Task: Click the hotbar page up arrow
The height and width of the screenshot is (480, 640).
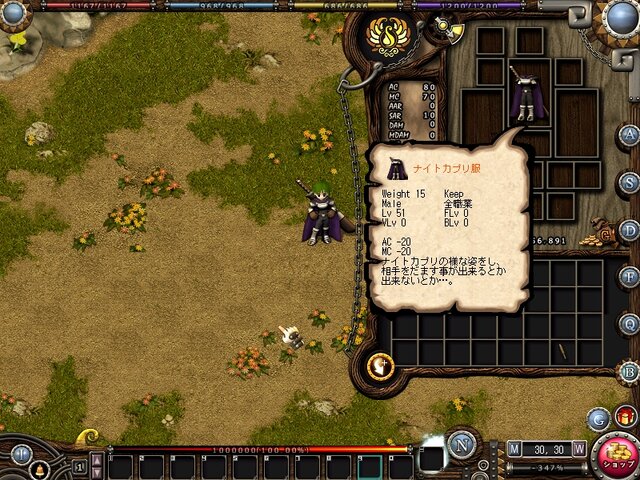Action: 97,459
